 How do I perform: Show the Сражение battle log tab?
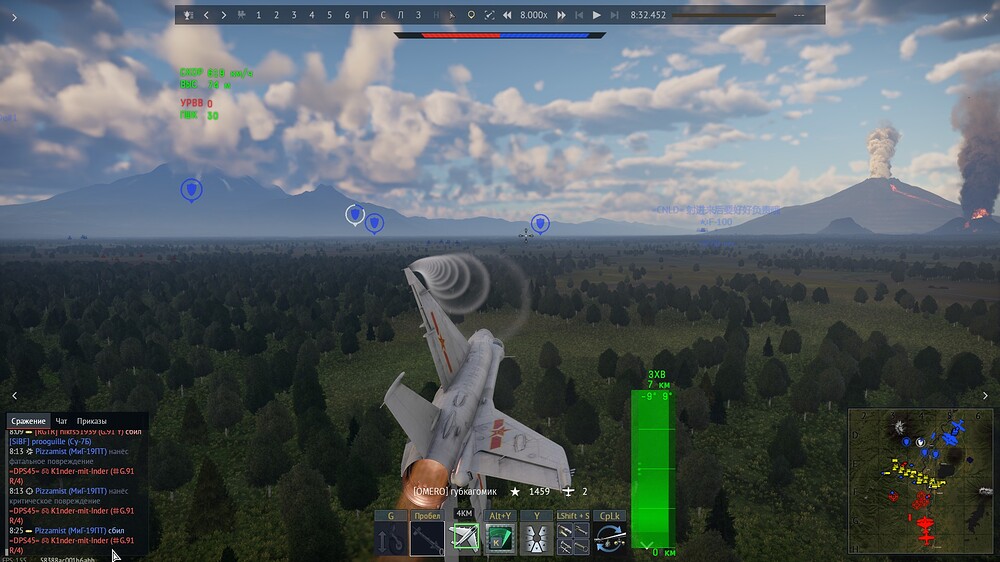[x=27, y=421]
